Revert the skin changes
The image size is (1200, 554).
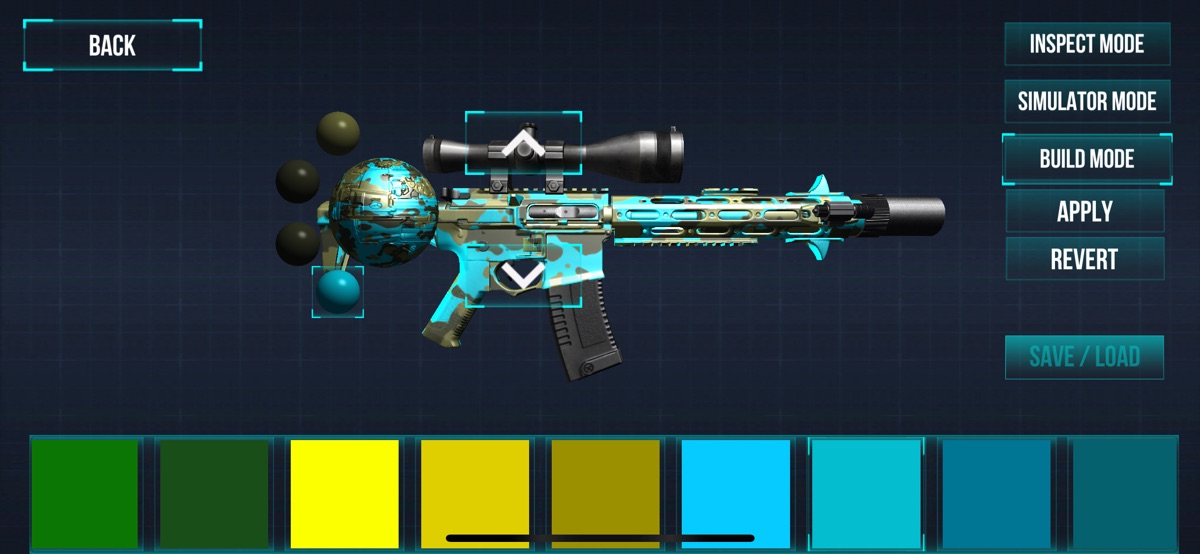[1084, 259]
